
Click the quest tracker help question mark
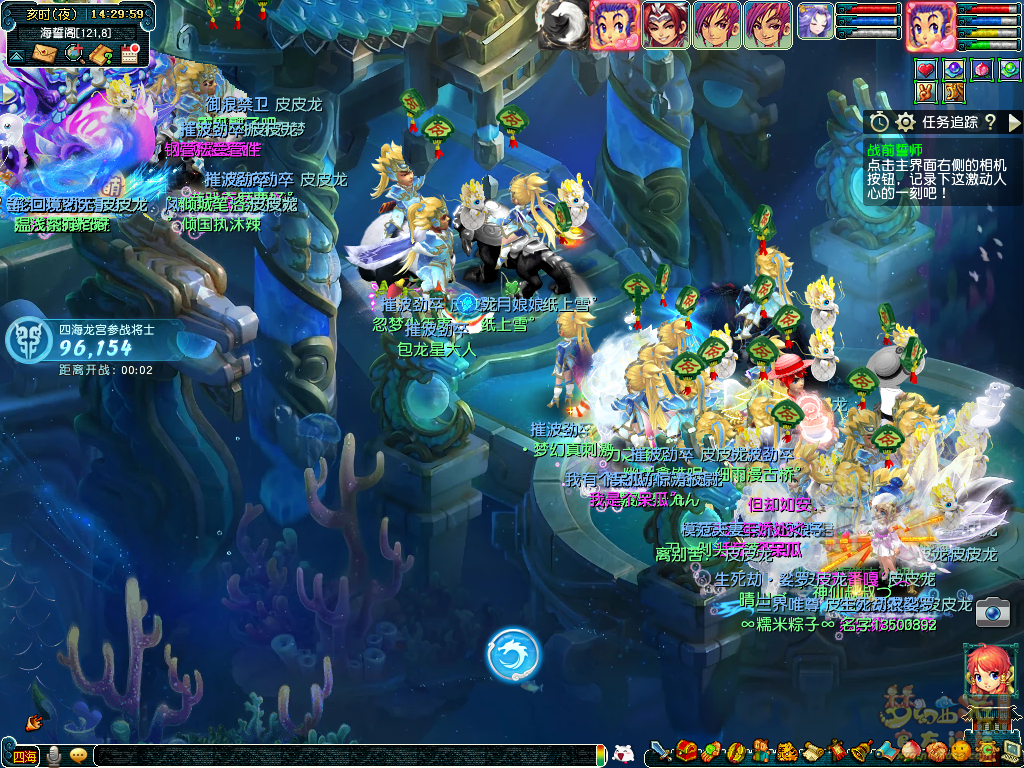coord(990,122)
